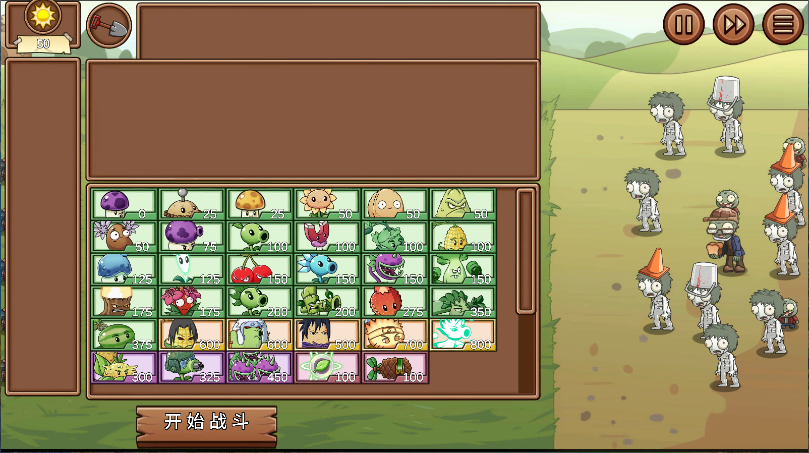Choose the Wall-nut seed card
Screen dimensions: 809x453
tap(394, 204)
